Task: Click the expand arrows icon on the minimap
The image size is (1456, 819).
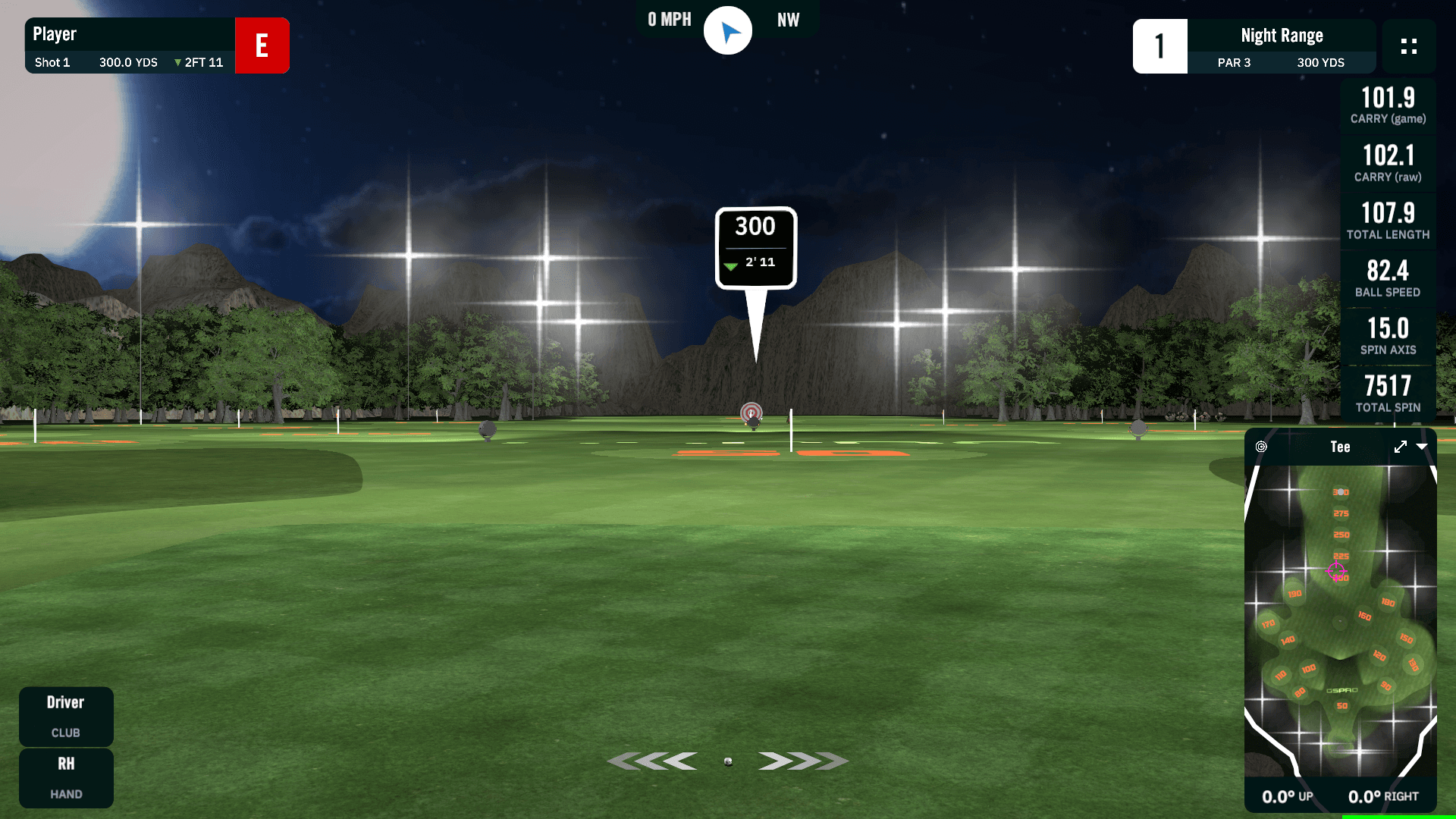Action: 1400,447
